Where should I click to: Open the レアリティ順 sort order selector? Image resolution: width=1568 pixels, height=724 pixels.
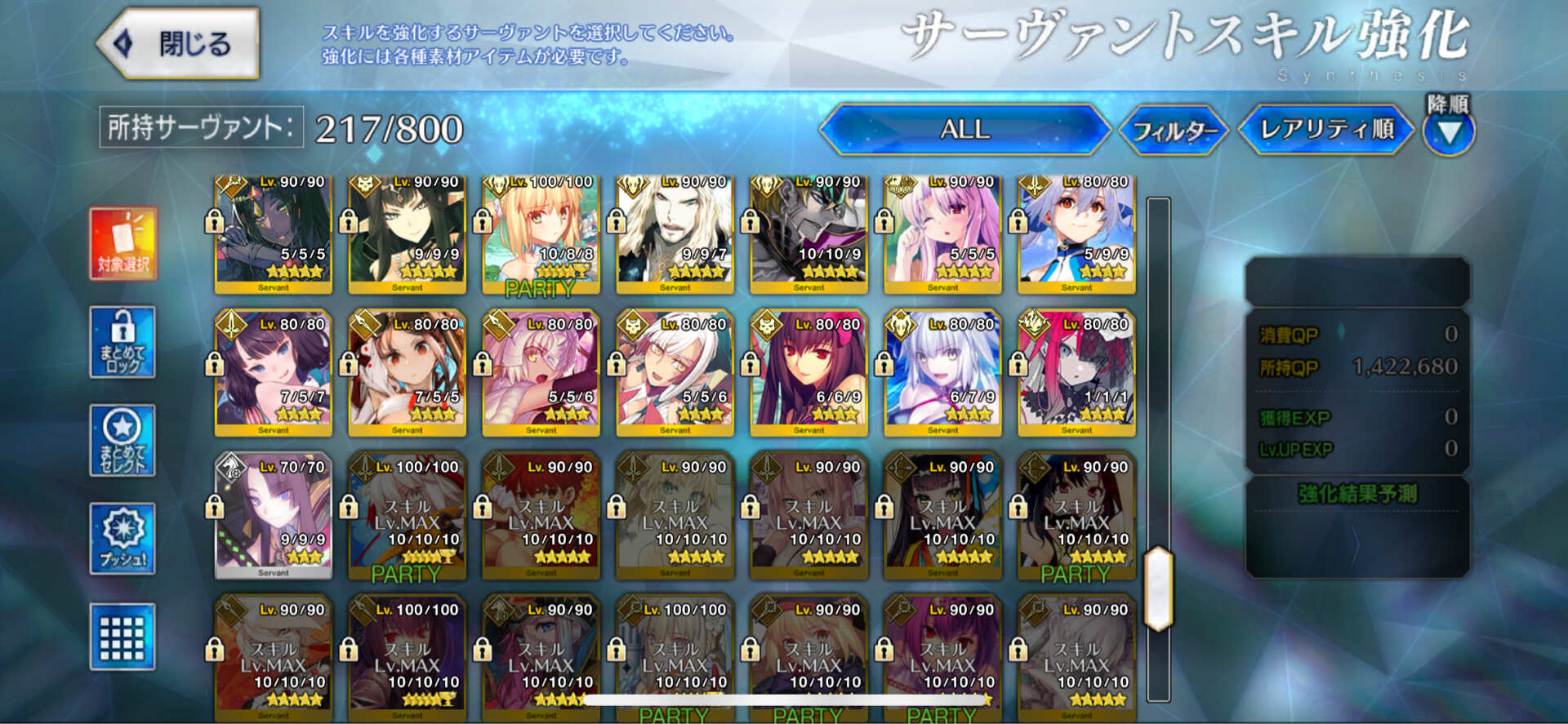1323,129
